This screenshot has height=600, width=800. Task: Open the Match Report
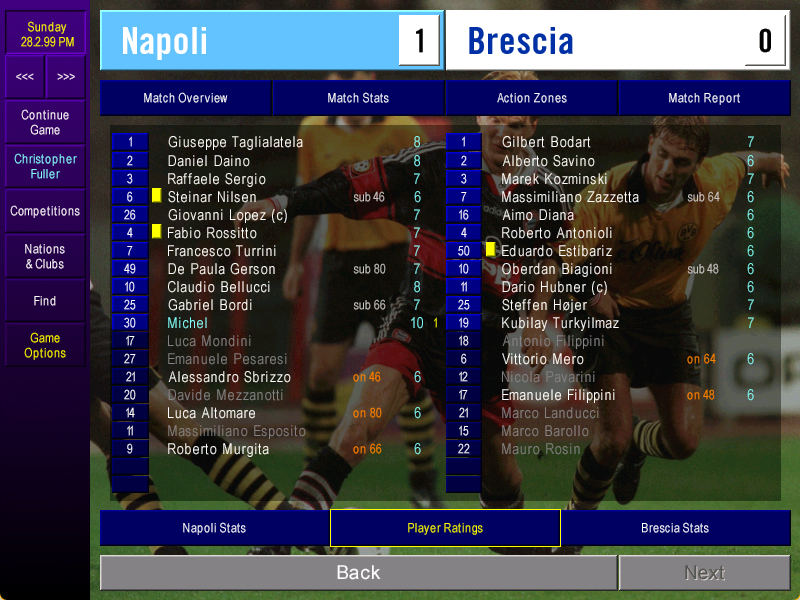tap(704, 98)
